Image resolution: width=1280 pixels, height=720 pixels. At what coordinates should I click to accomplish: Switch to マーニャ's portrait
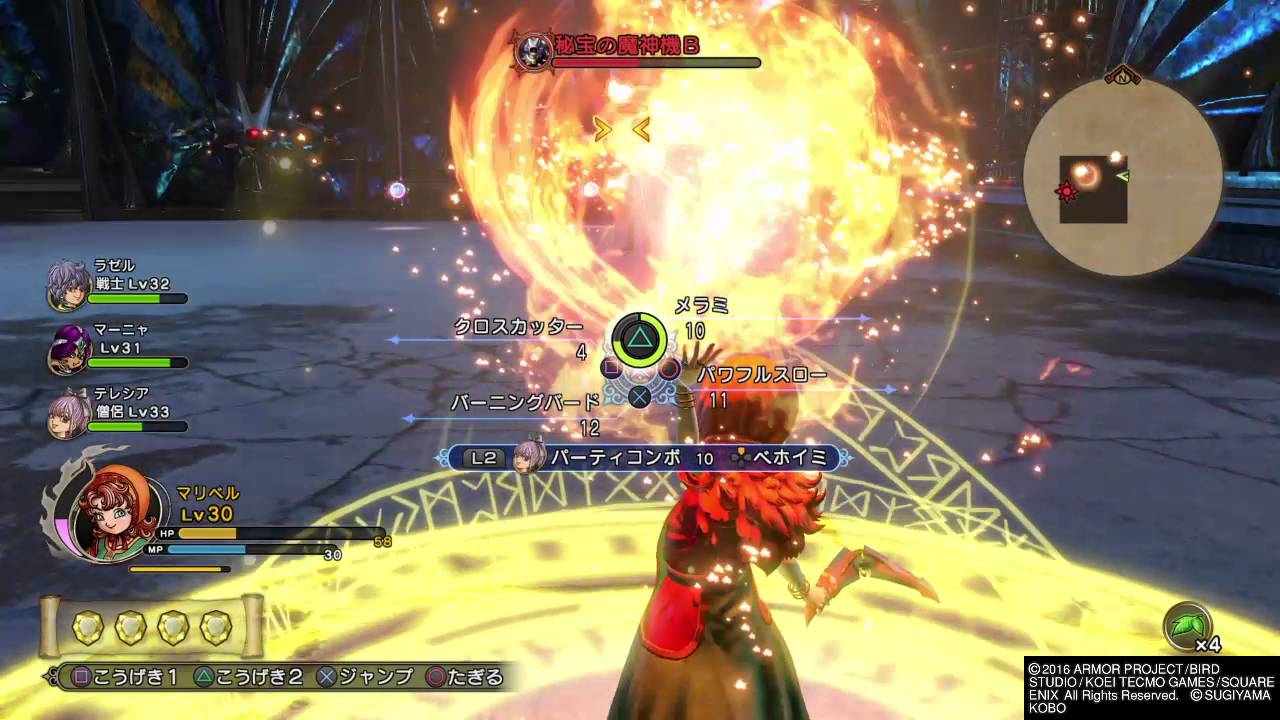coord(67,350)
